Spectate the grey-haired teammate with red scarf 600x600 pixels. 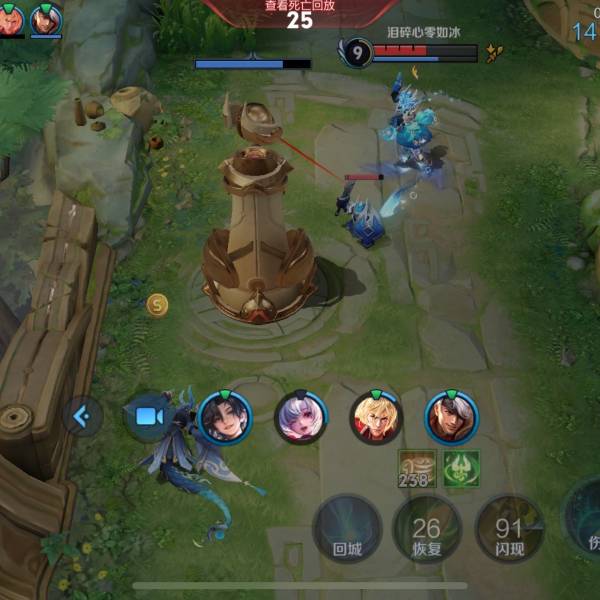tap(450, 417)
